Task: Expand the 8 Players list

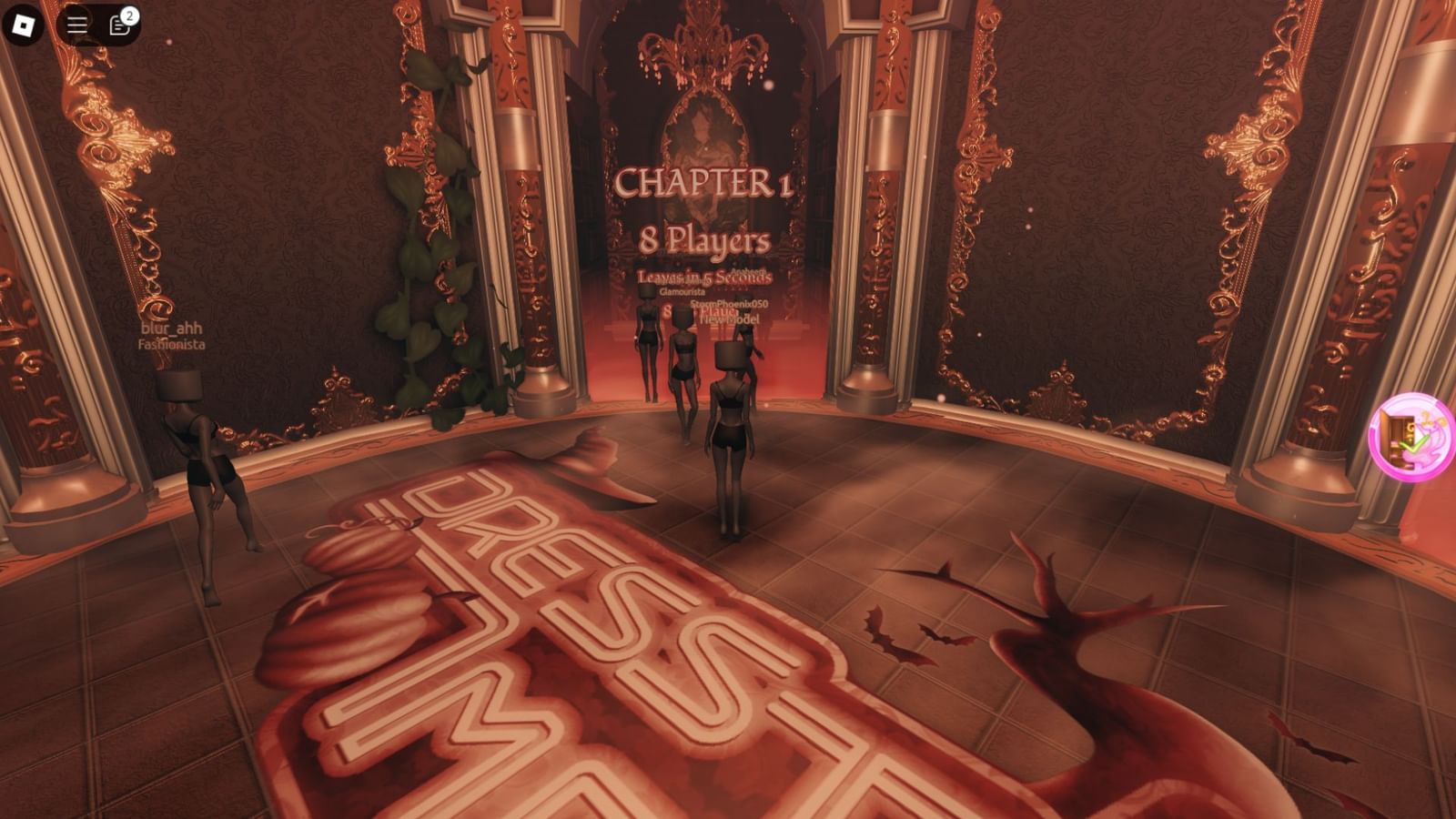Action: [x=705, y=239]
